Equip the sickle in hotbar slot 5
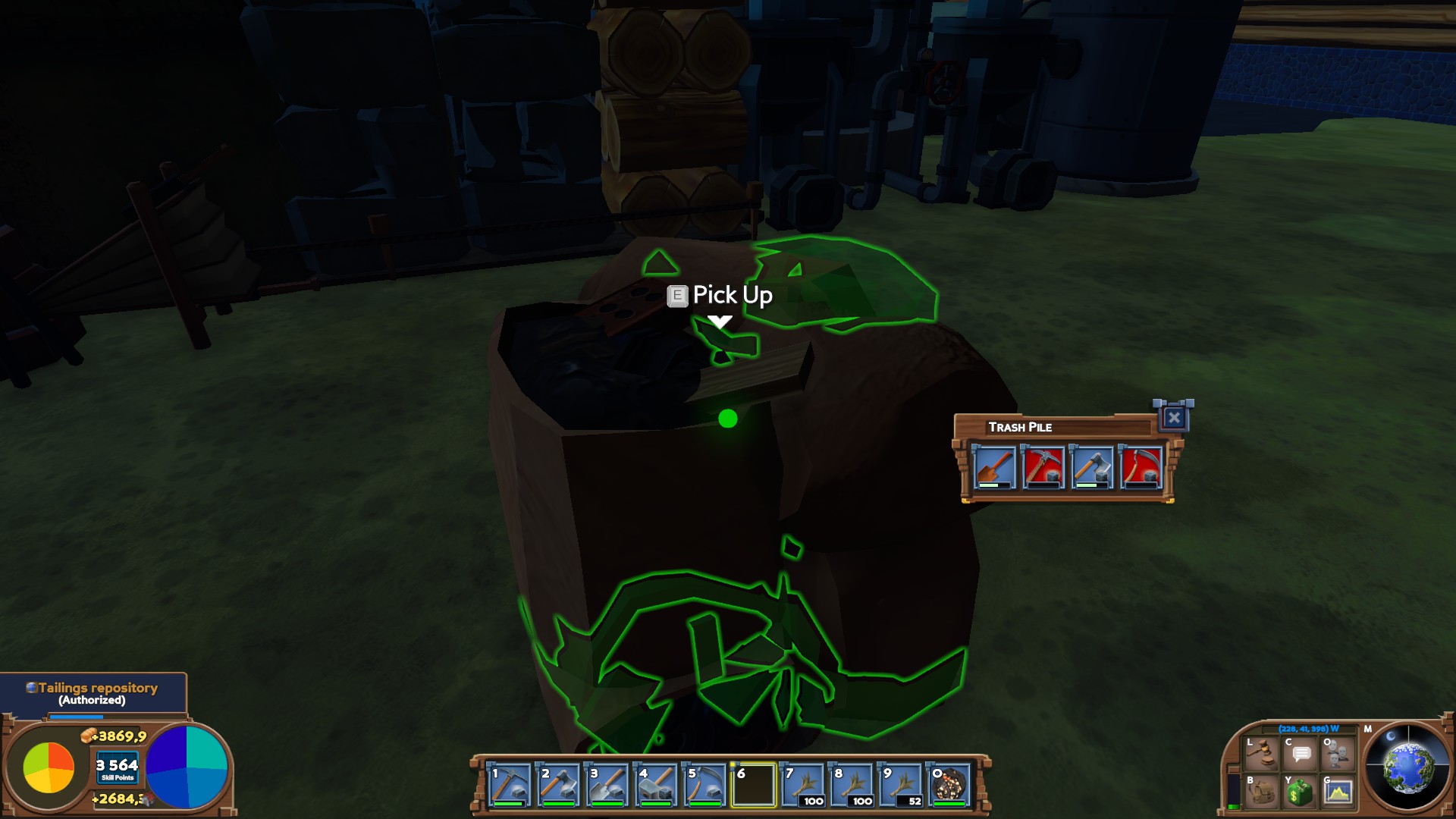Screen dimensions: 1456x819 click(x=704, y=785)
